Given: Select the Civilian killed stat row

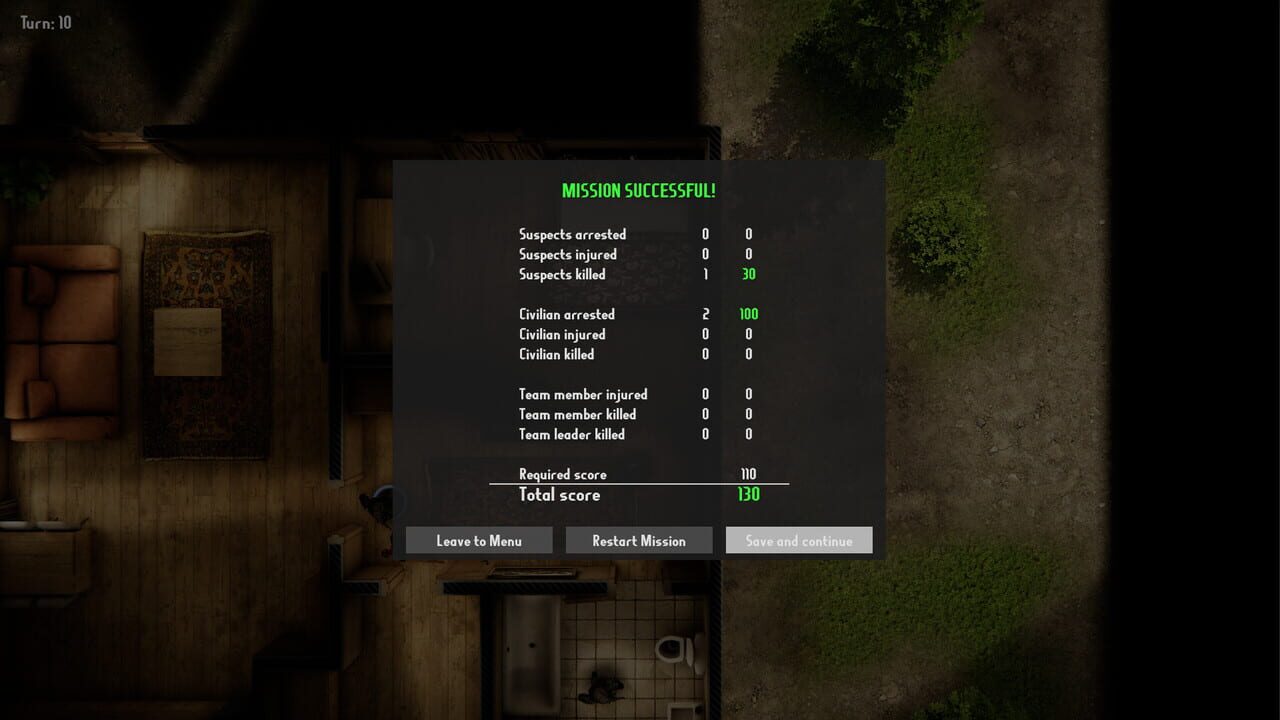Looking at the screenshot, I should point(556,354).
